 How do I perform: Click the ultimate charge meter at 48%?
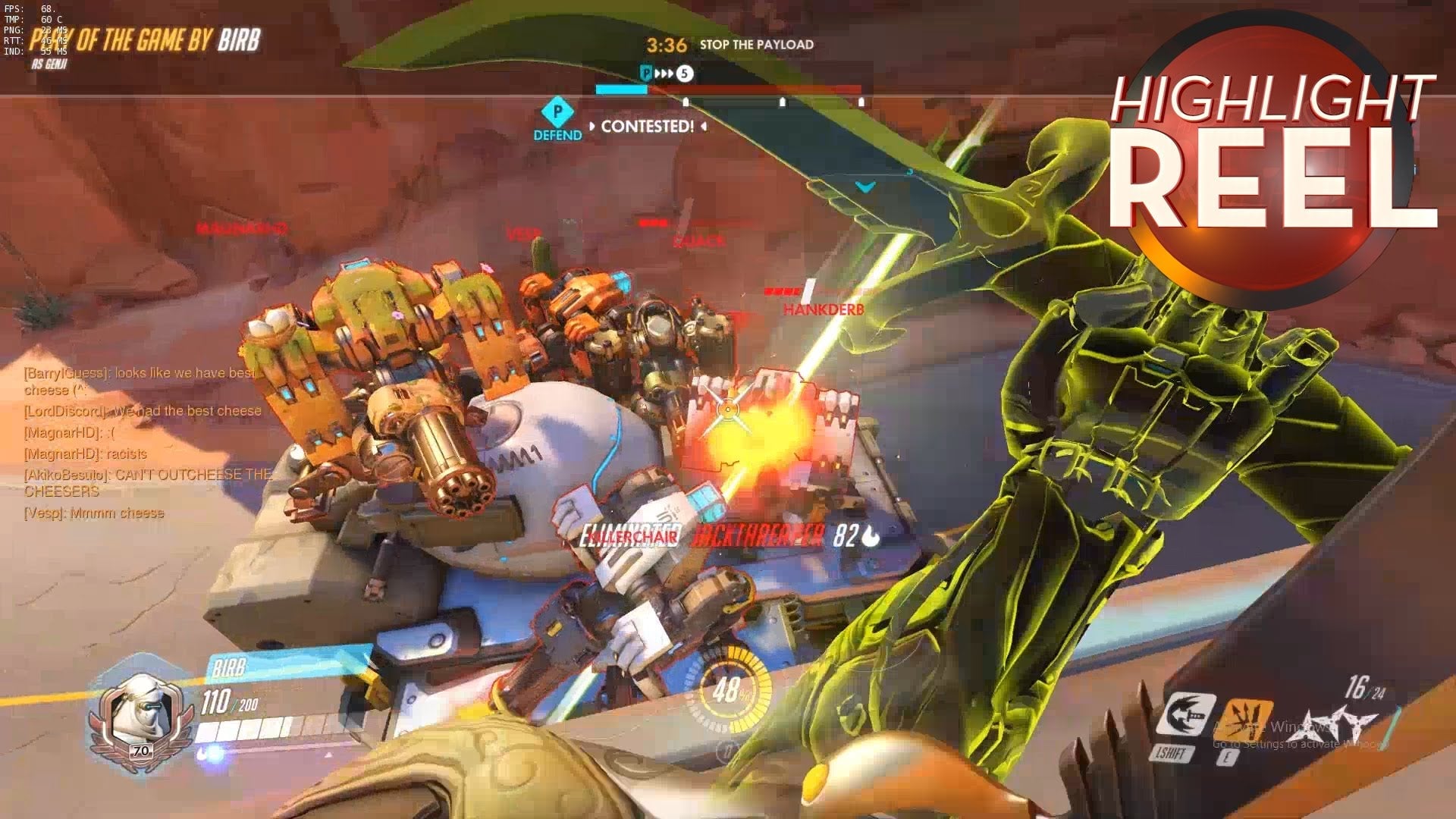click(x=729, y=689)
